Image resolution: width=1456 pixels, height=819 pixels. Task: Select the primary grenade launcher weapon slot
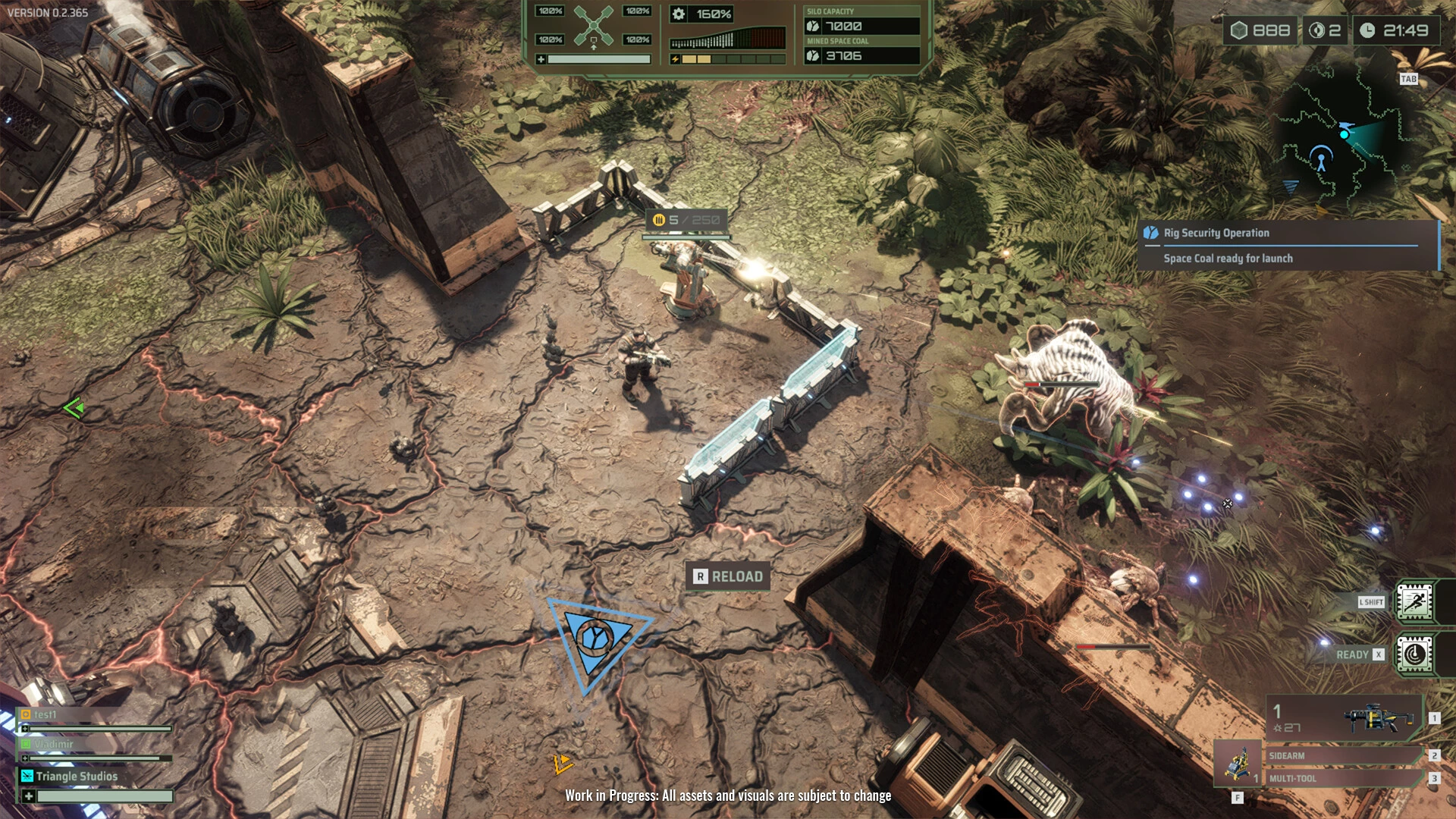click(1345, 717)
